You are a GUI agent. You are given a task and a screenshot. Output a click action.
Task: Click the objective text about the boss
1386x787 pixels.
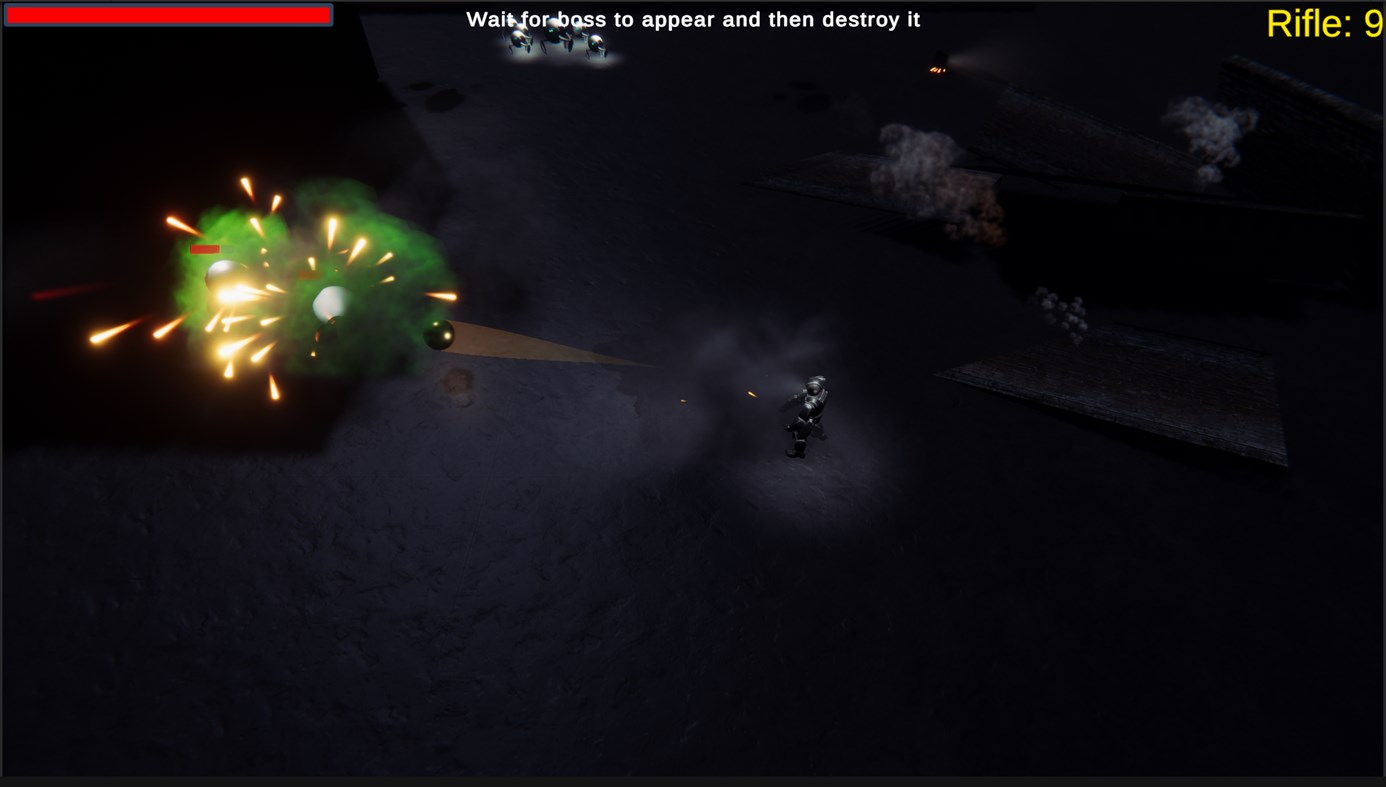pyautogui.click(x=693, y=17)
